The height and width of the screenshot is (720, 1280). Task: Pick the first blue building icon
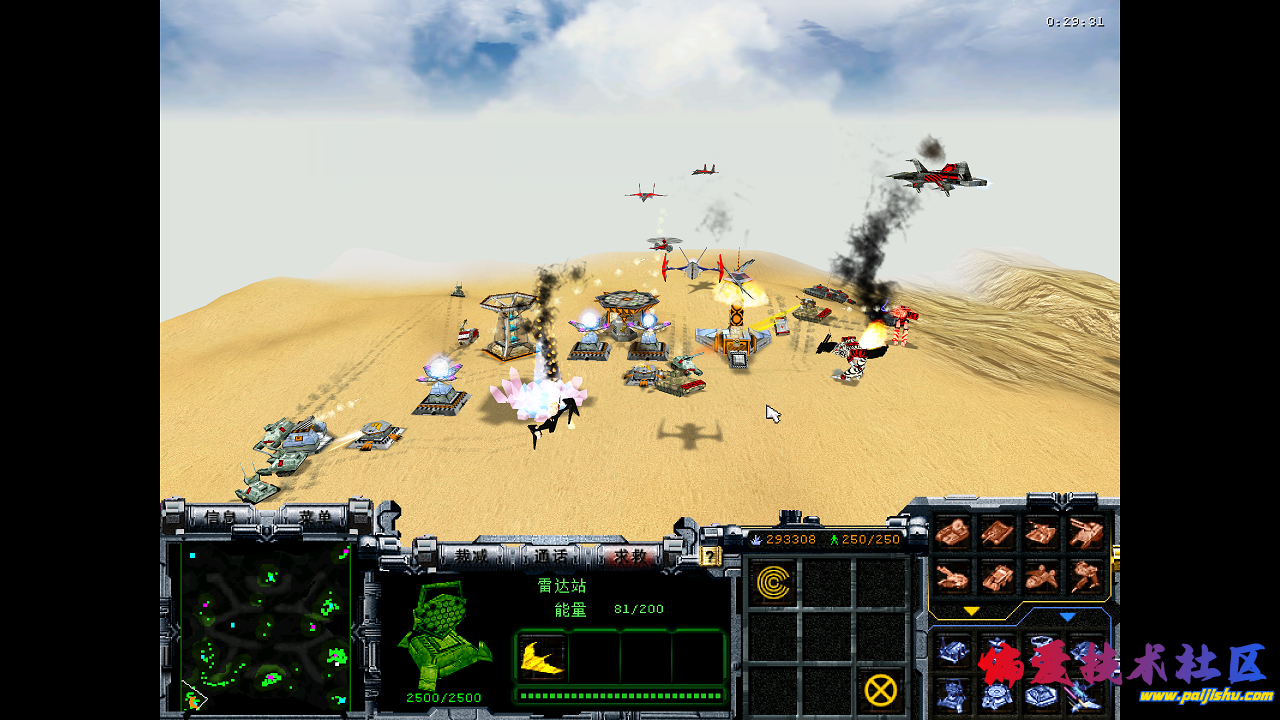(952, 651)
